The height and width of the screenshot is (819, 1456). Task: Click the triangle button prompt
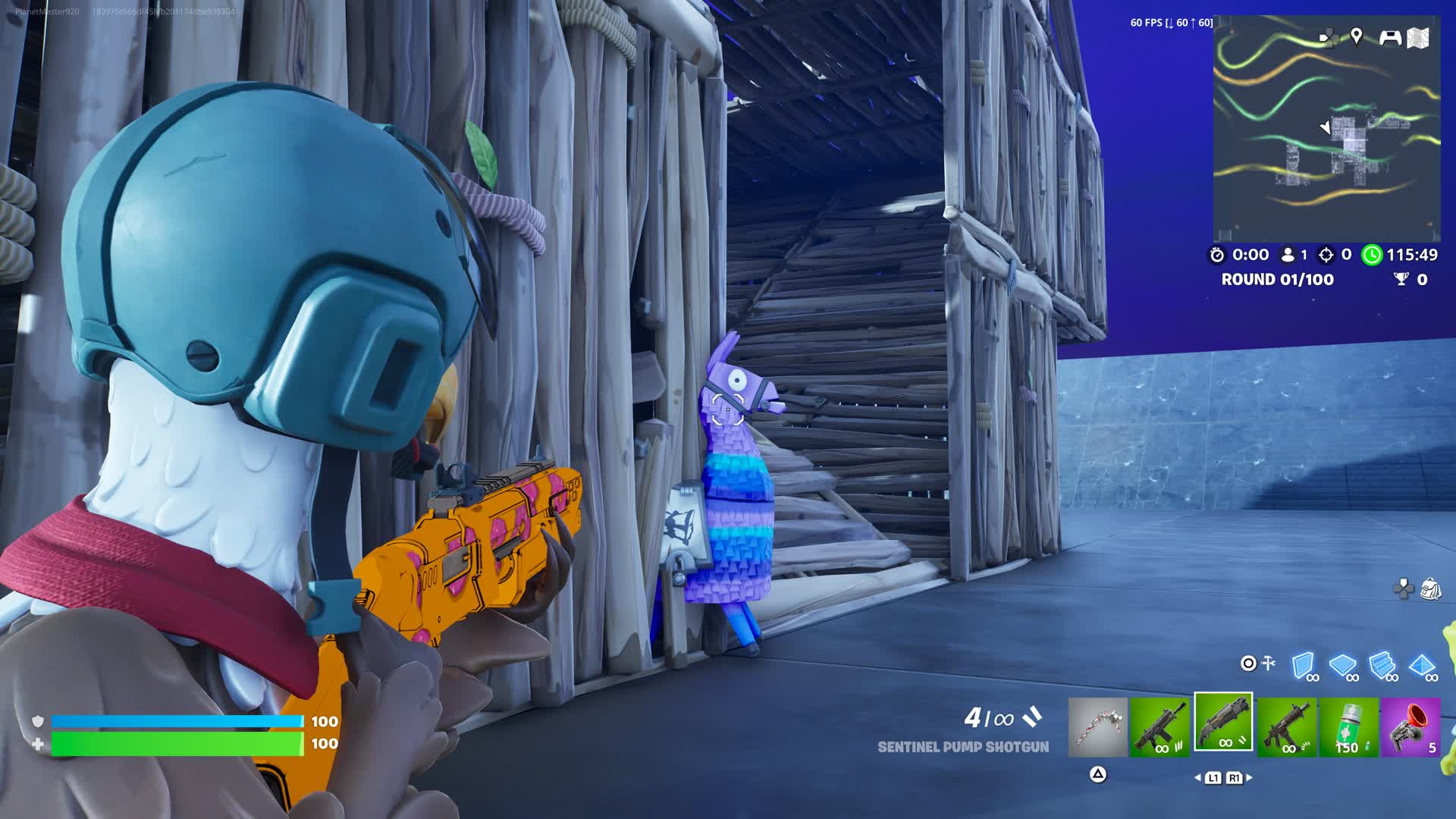click(x=1097, y=775)
